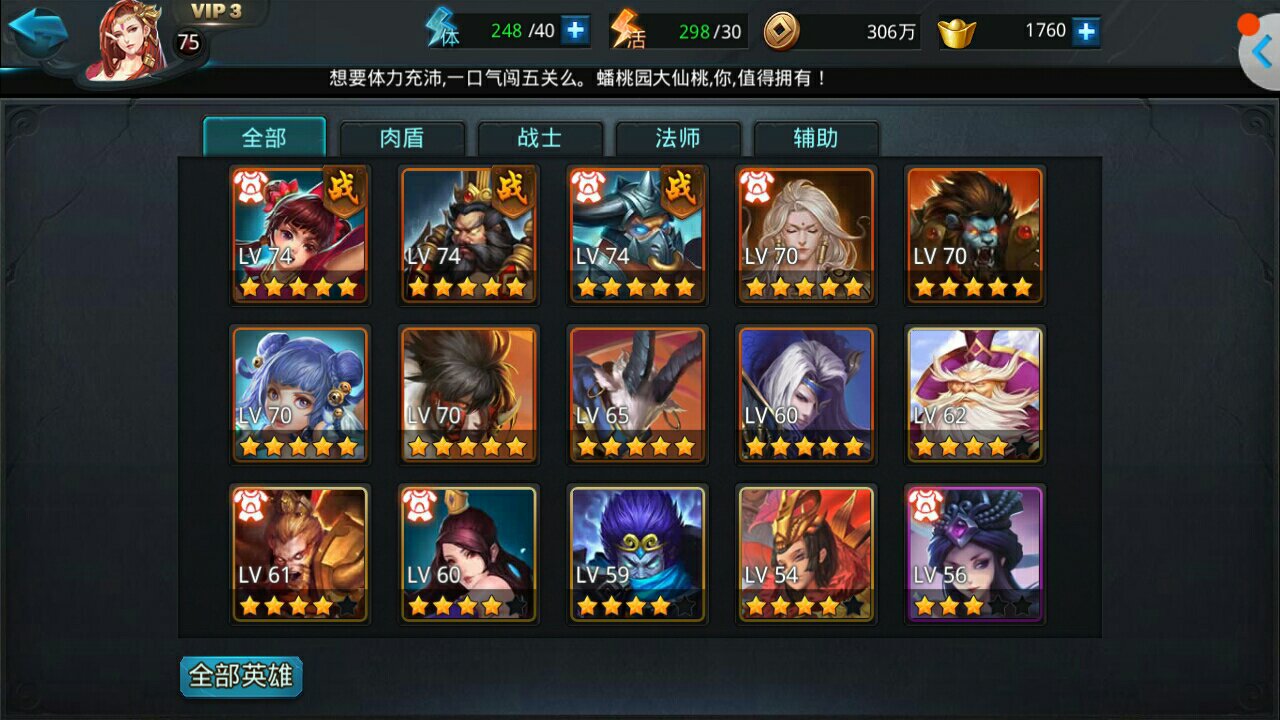
Task: Switch to the 肉盾 tank tab
Action: tap(401, 138)
